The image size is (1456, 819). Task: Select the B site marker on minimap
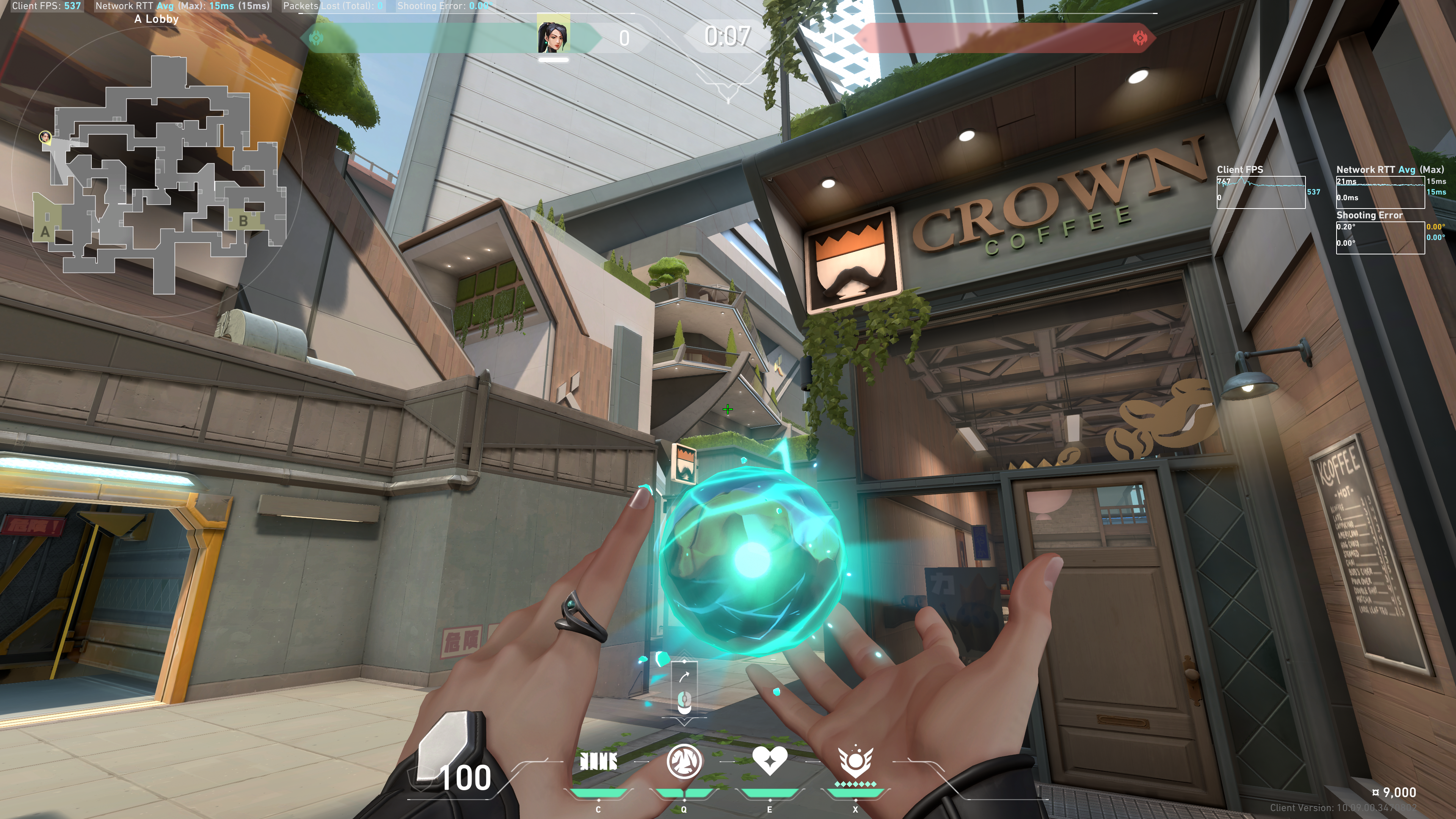click(243, 221)
